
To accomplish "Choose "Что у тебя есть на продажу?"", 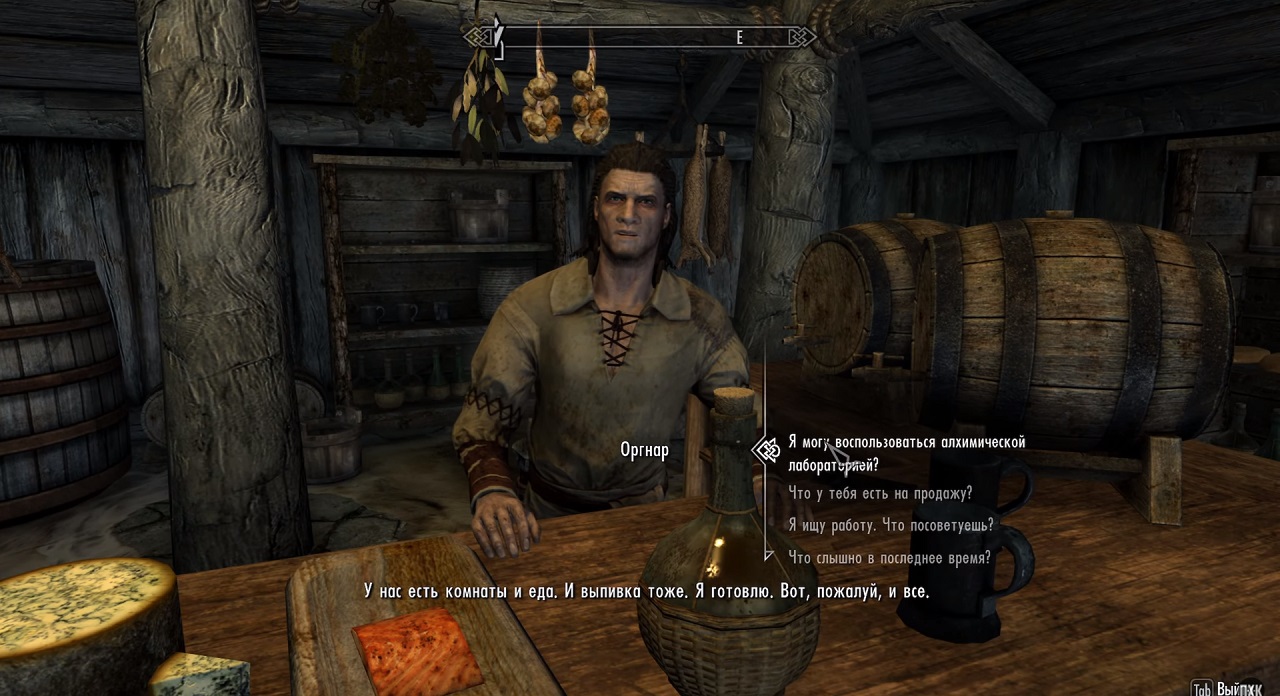I will coord(879,494).
